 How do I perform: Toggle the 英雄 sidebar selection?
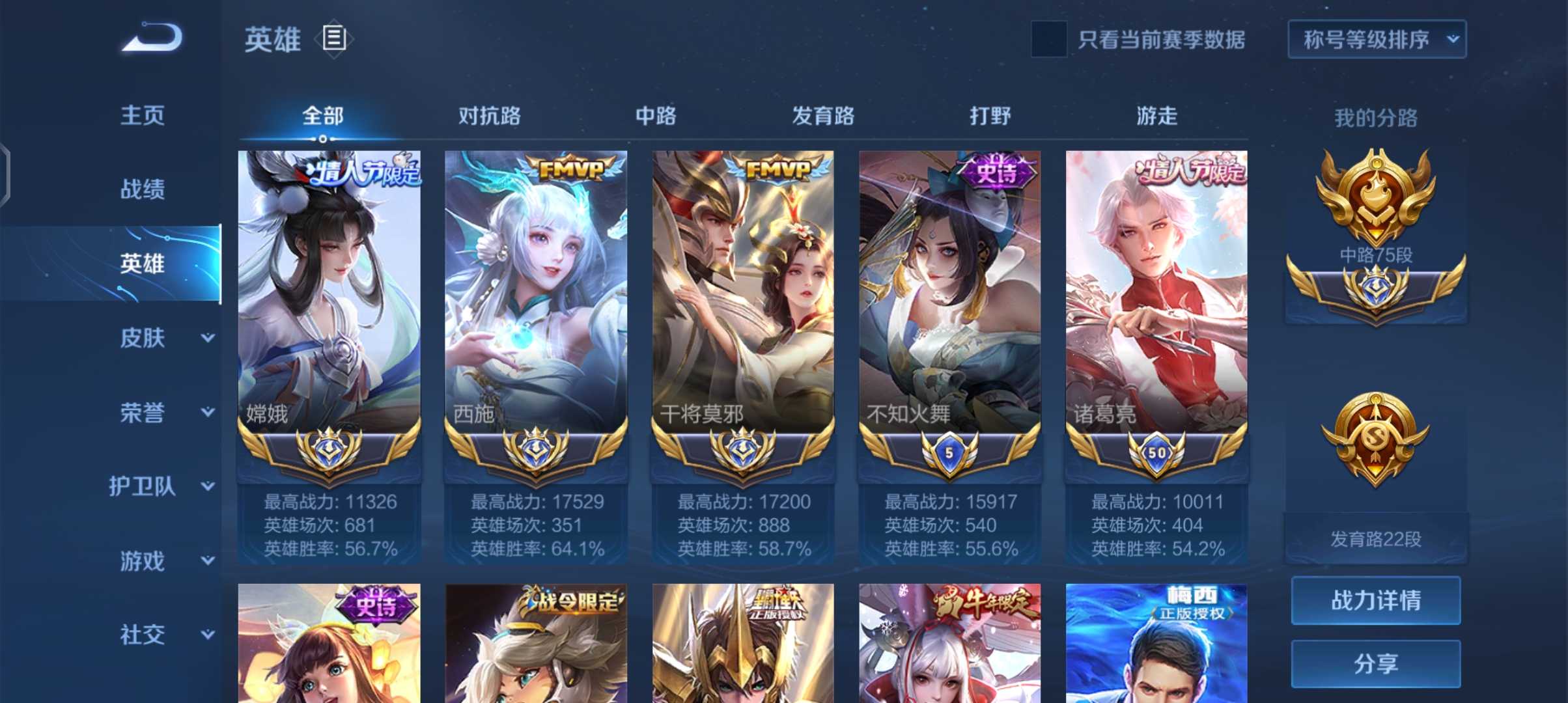pos(143,264)
